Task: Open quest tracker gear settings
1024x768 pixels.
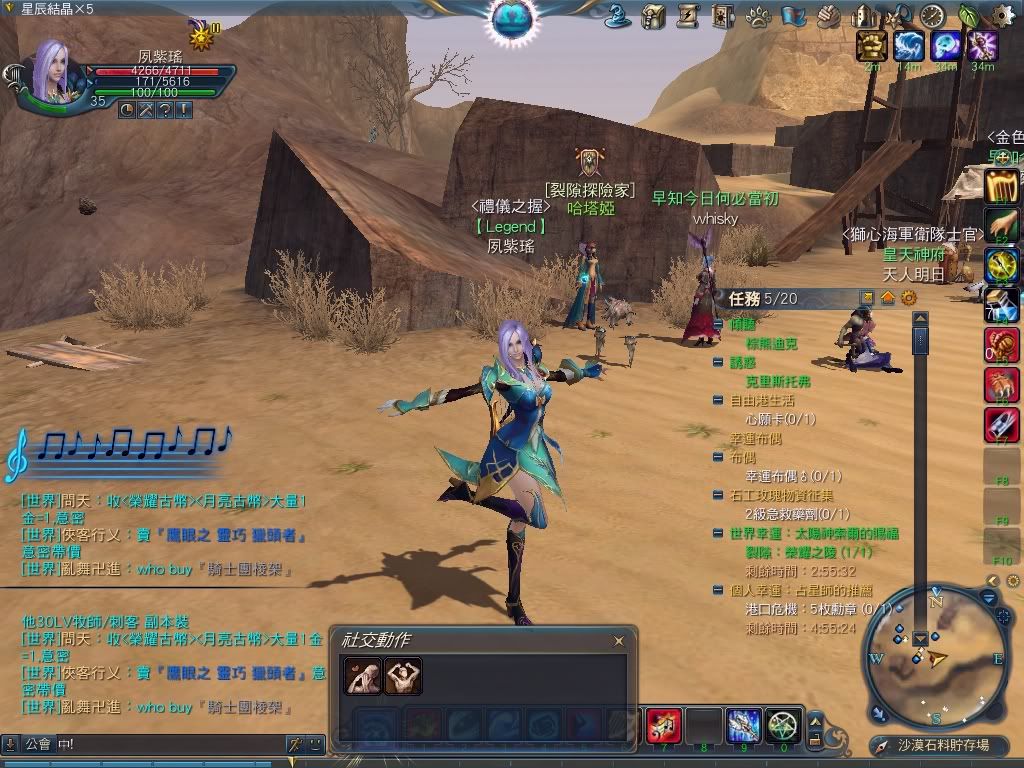Action: 908,298
